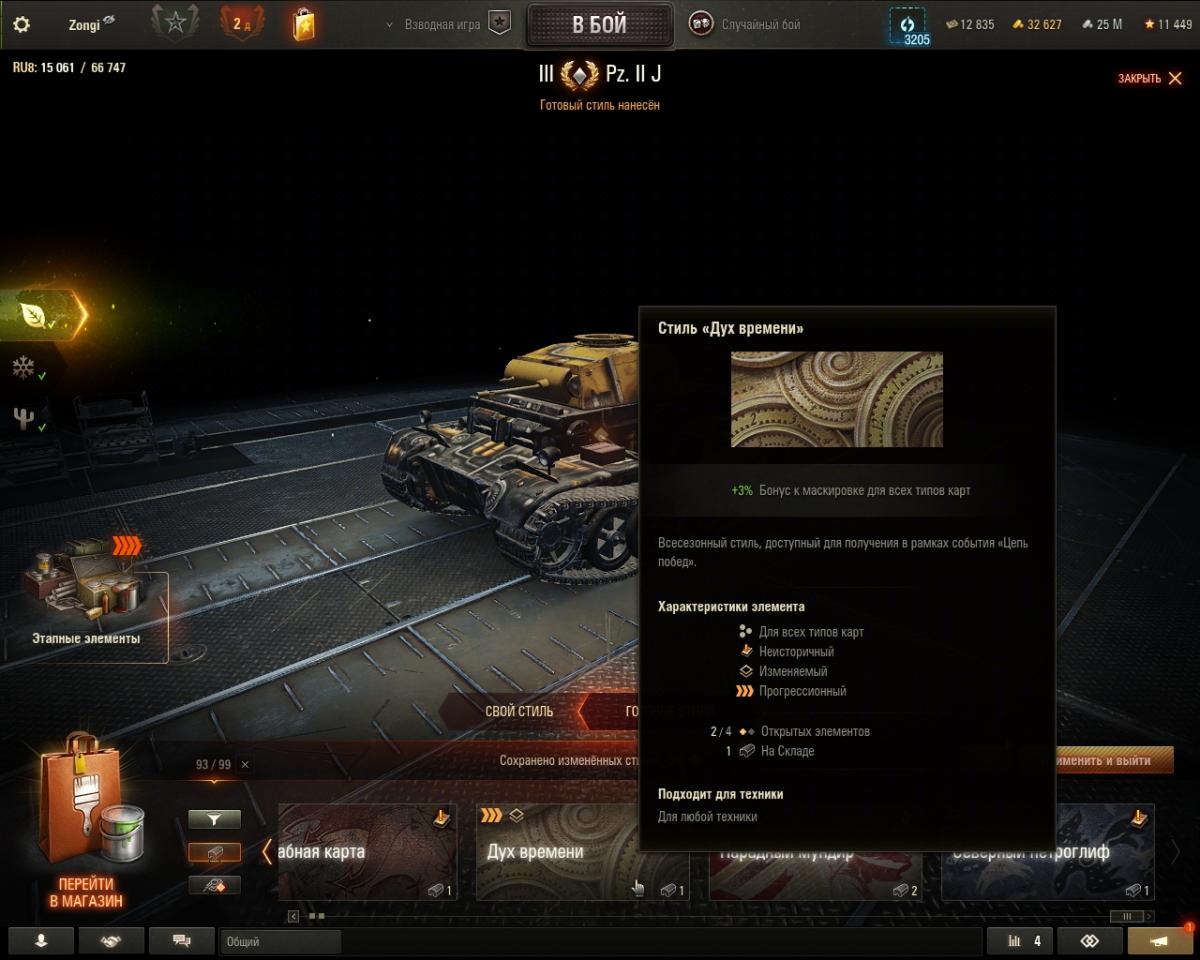Select the Дух времени style card

click(560, 850)
